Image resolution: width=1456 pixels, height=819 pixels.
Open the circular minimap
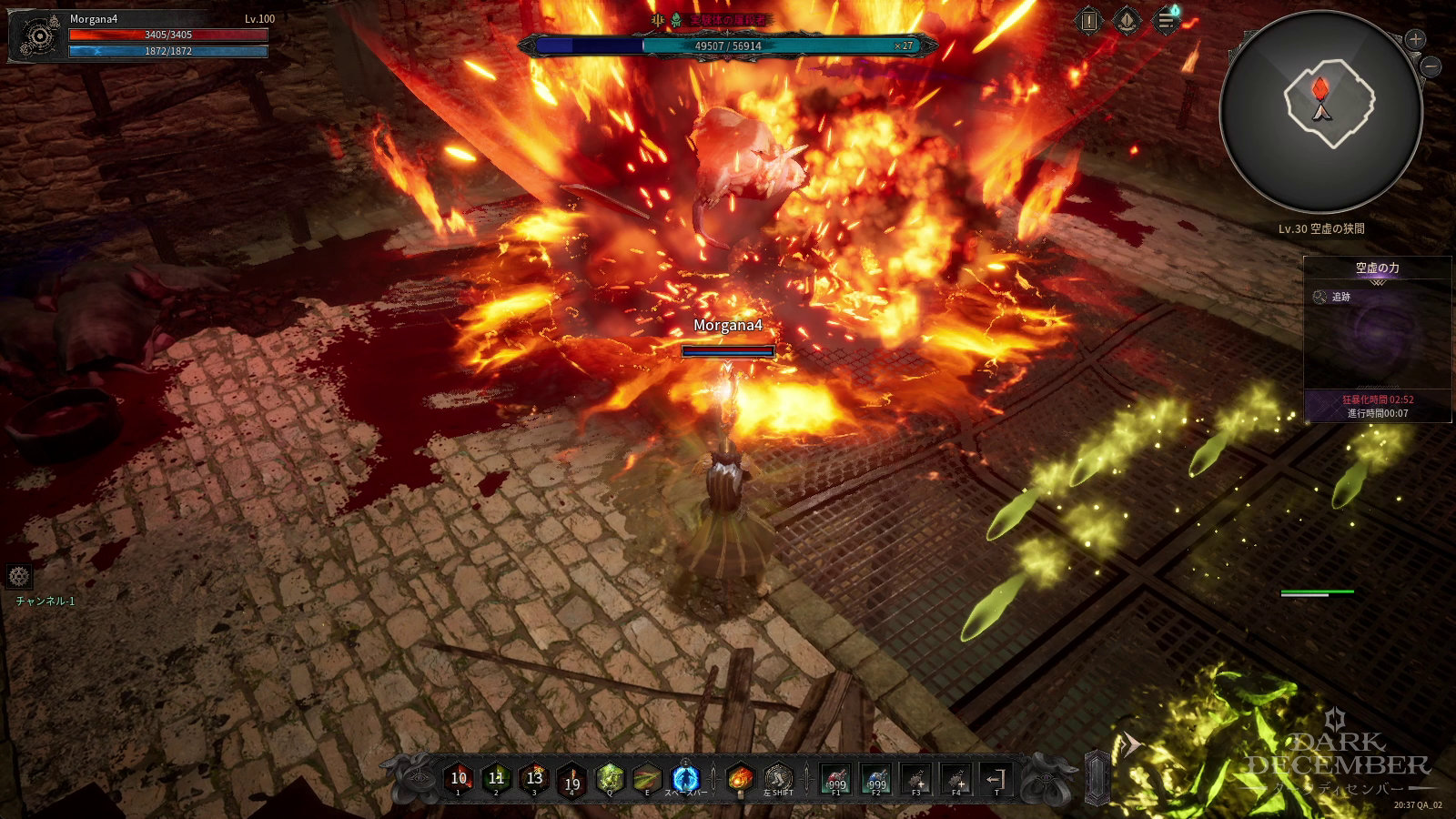[x=1320, y=111]
